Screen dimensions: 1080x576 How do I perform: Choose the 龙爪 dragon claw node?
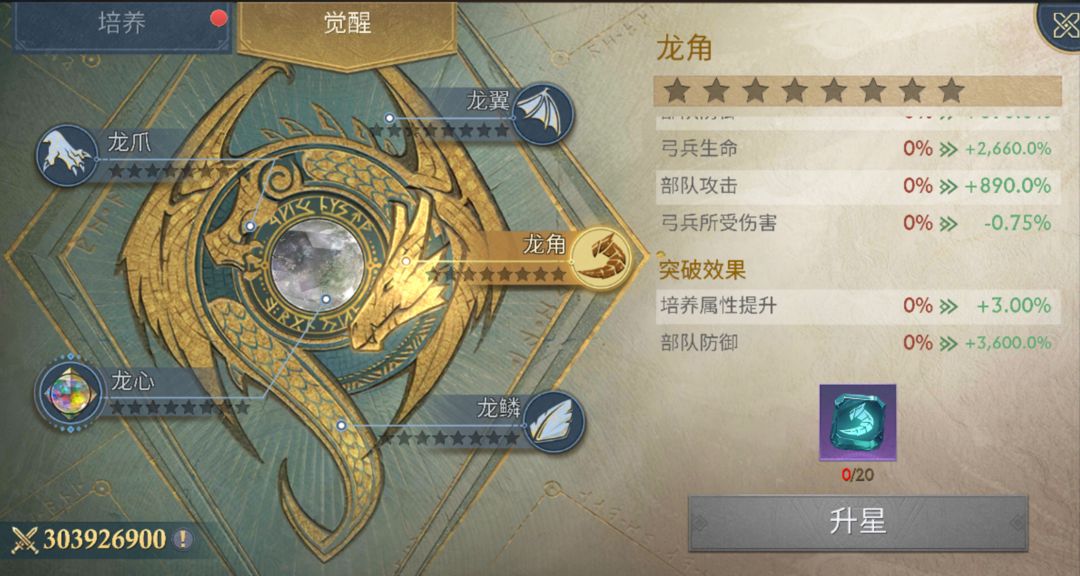tap(66, 155)
